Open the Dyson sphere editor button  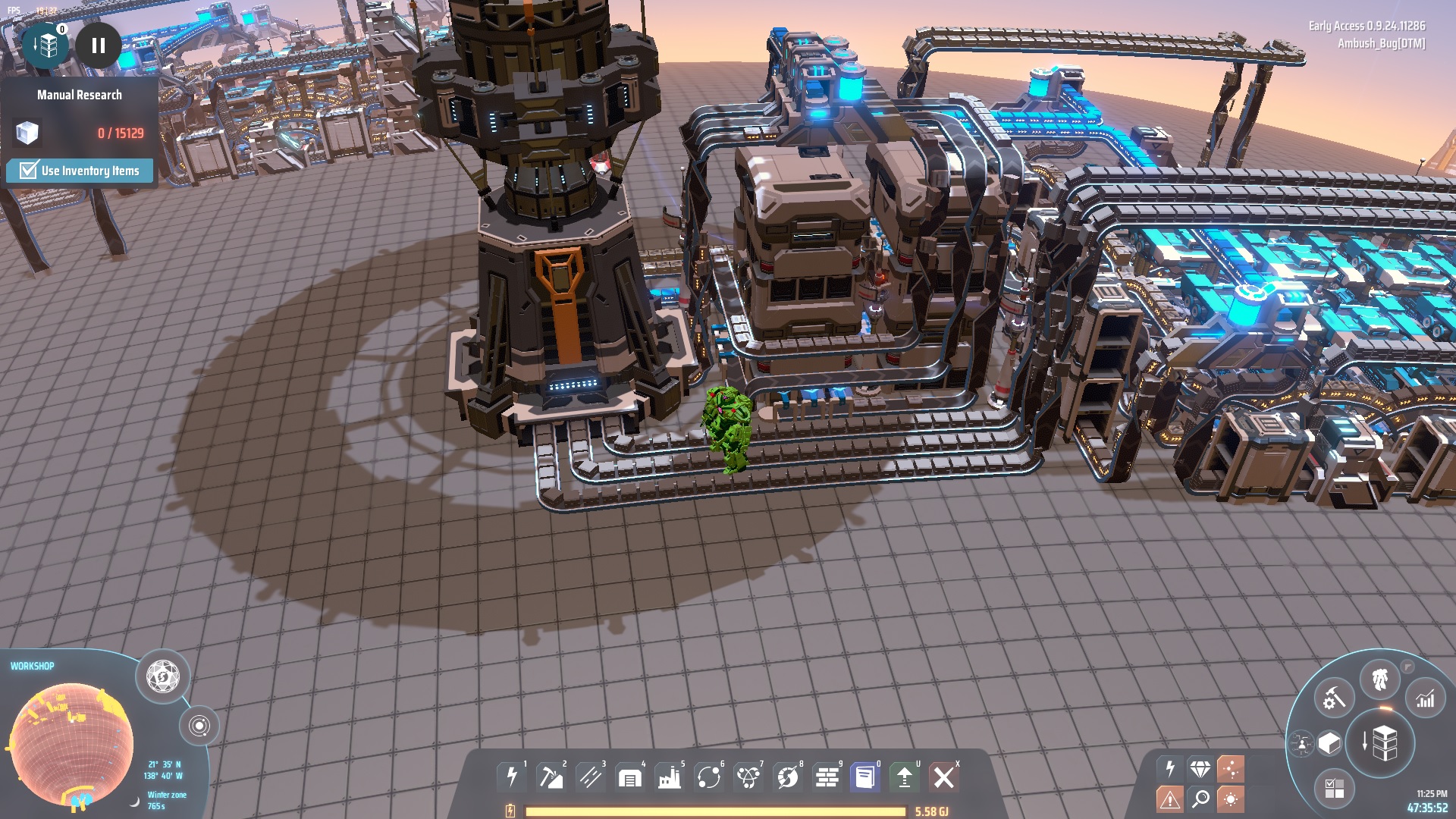162,676
